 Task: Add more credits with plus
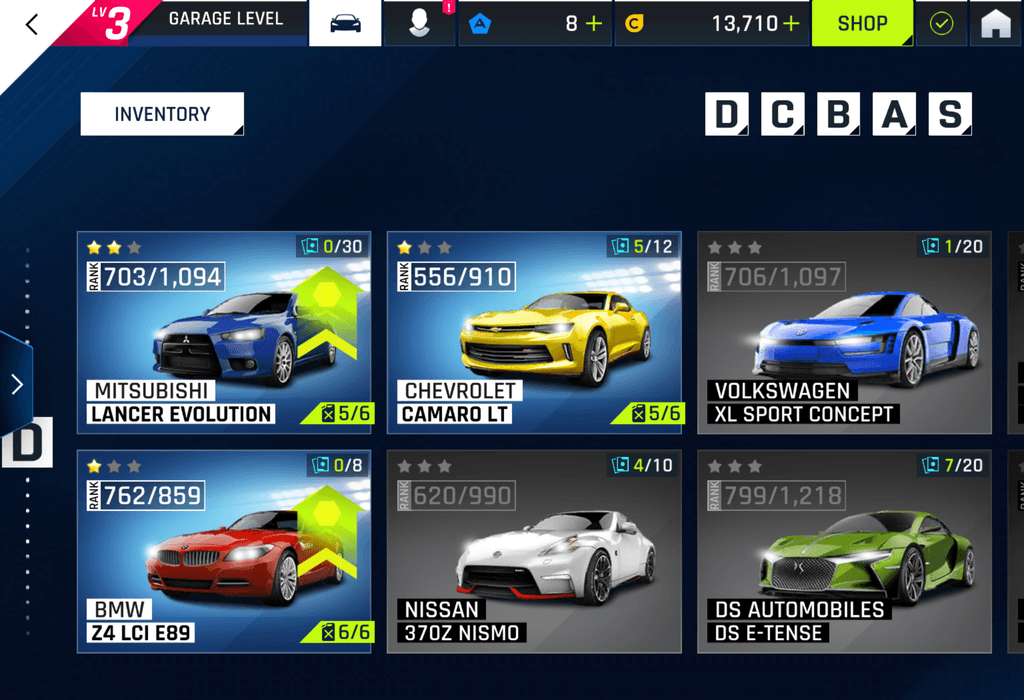pyautogui.click(x=792, y=24)
